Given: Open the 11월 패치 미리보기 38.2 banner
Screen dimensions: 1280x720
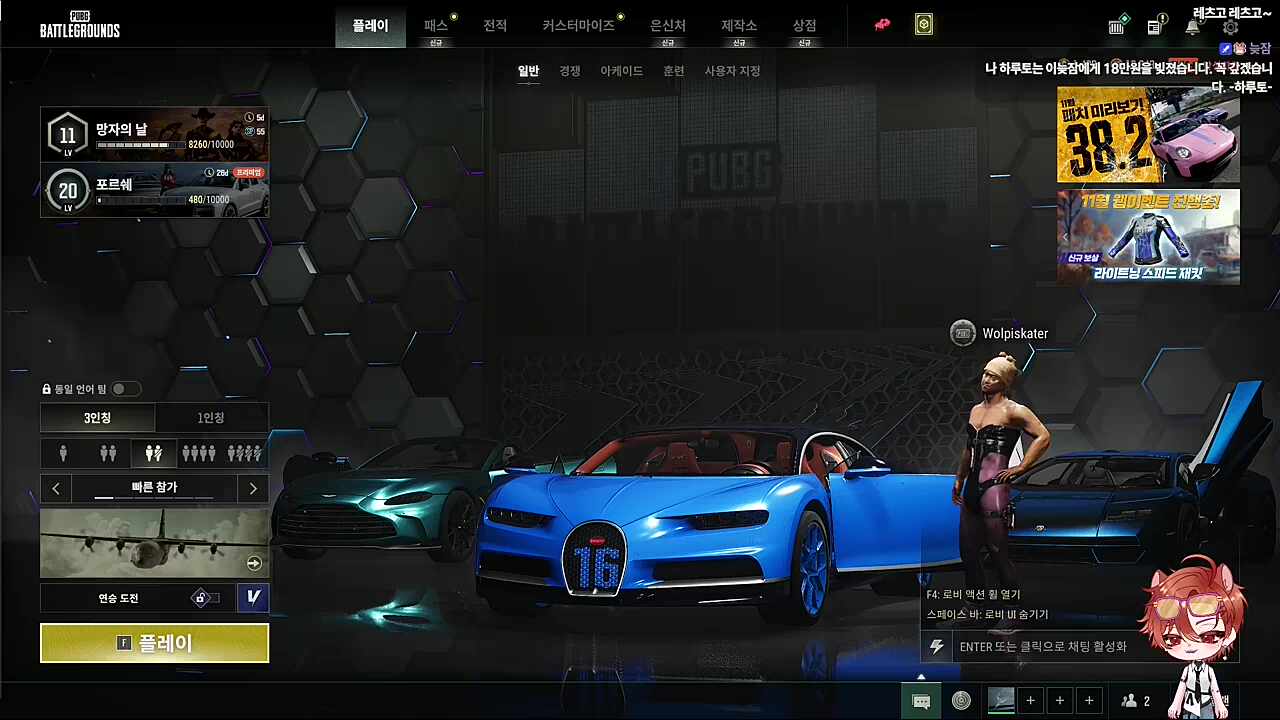Looking at the screenshot, I should click(x=1148, y=135).
